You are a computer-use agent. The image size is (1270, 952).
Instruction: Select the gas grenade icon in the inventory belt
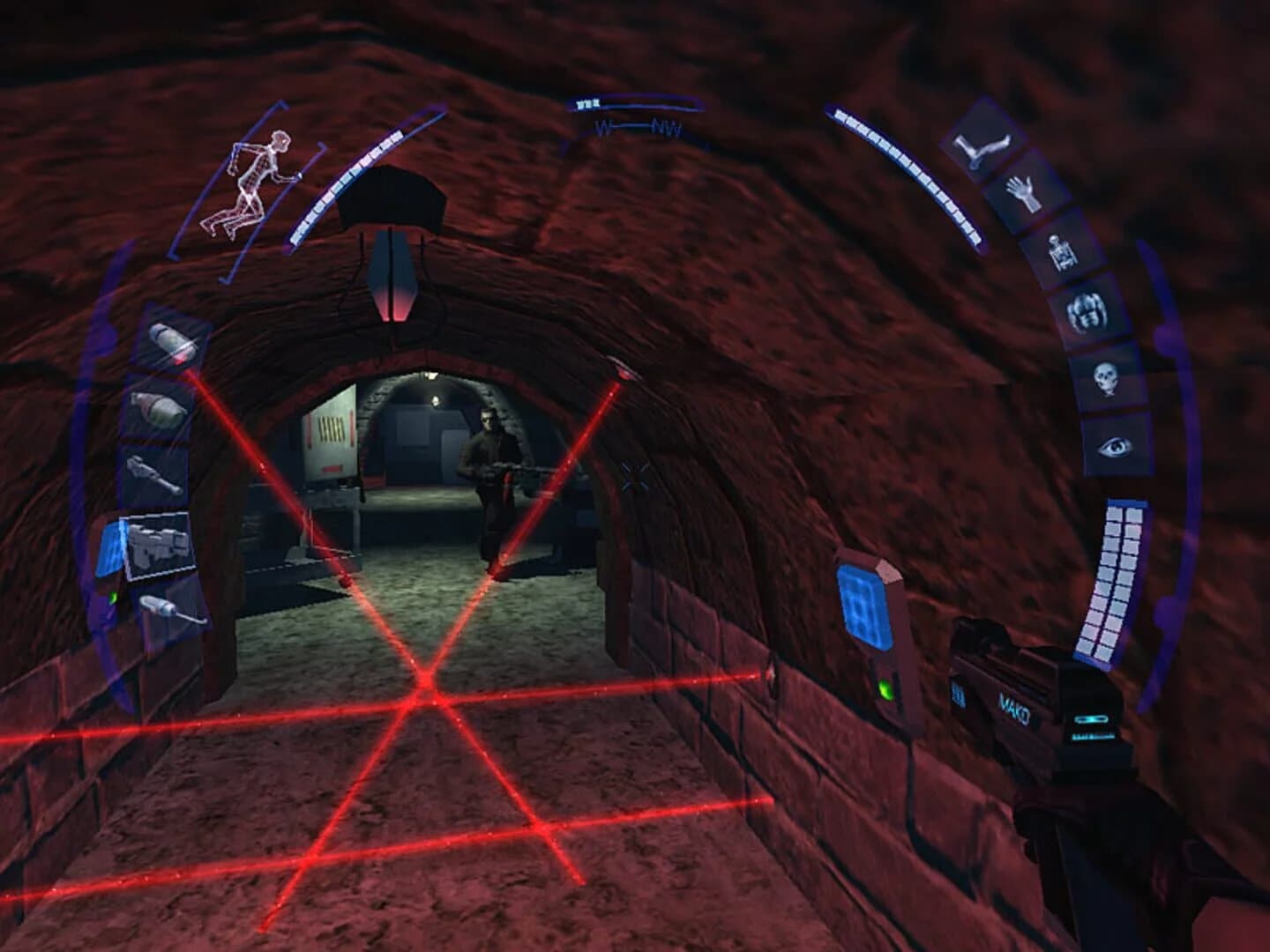(169, 342)
